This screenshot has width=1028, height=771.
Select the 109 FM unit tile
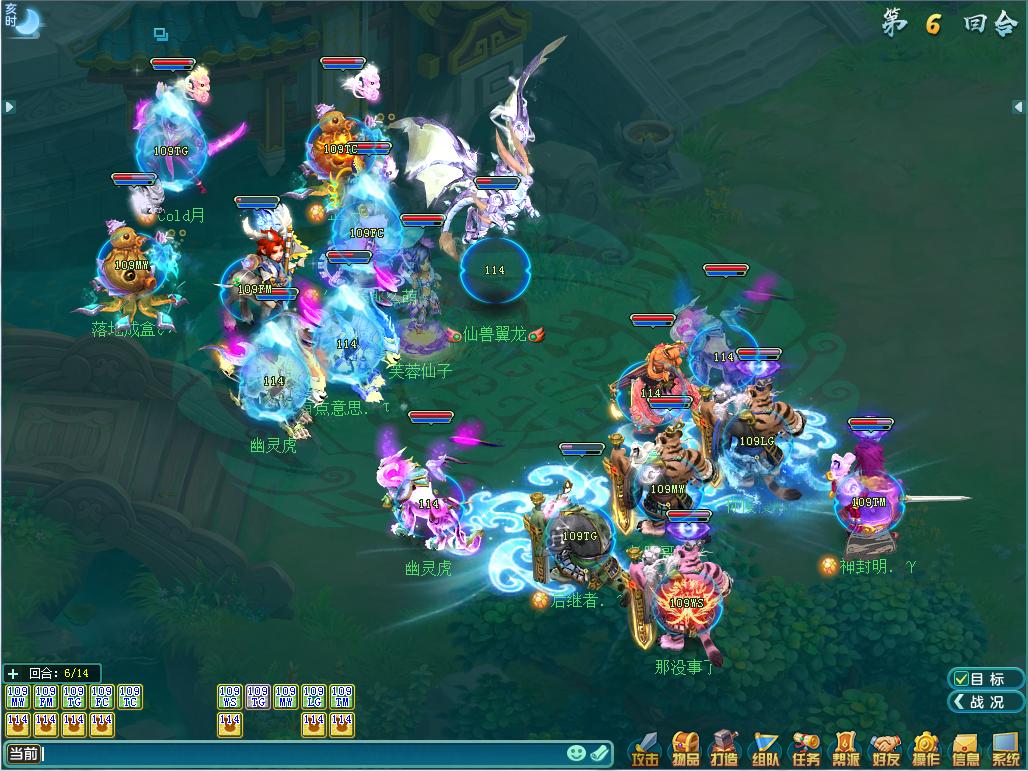[45, 696]
